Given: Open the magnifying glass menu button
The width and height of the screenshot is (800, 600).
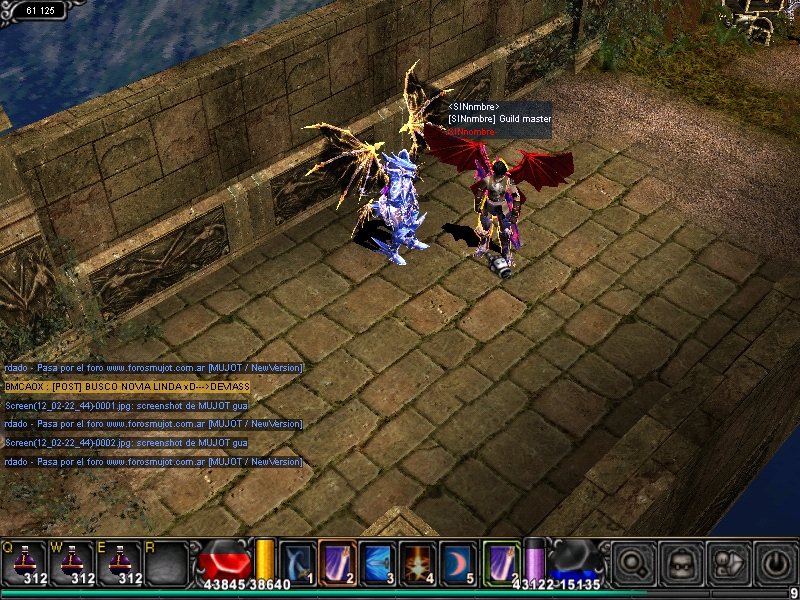Looking at the screenshot, I should pos(634,561).
